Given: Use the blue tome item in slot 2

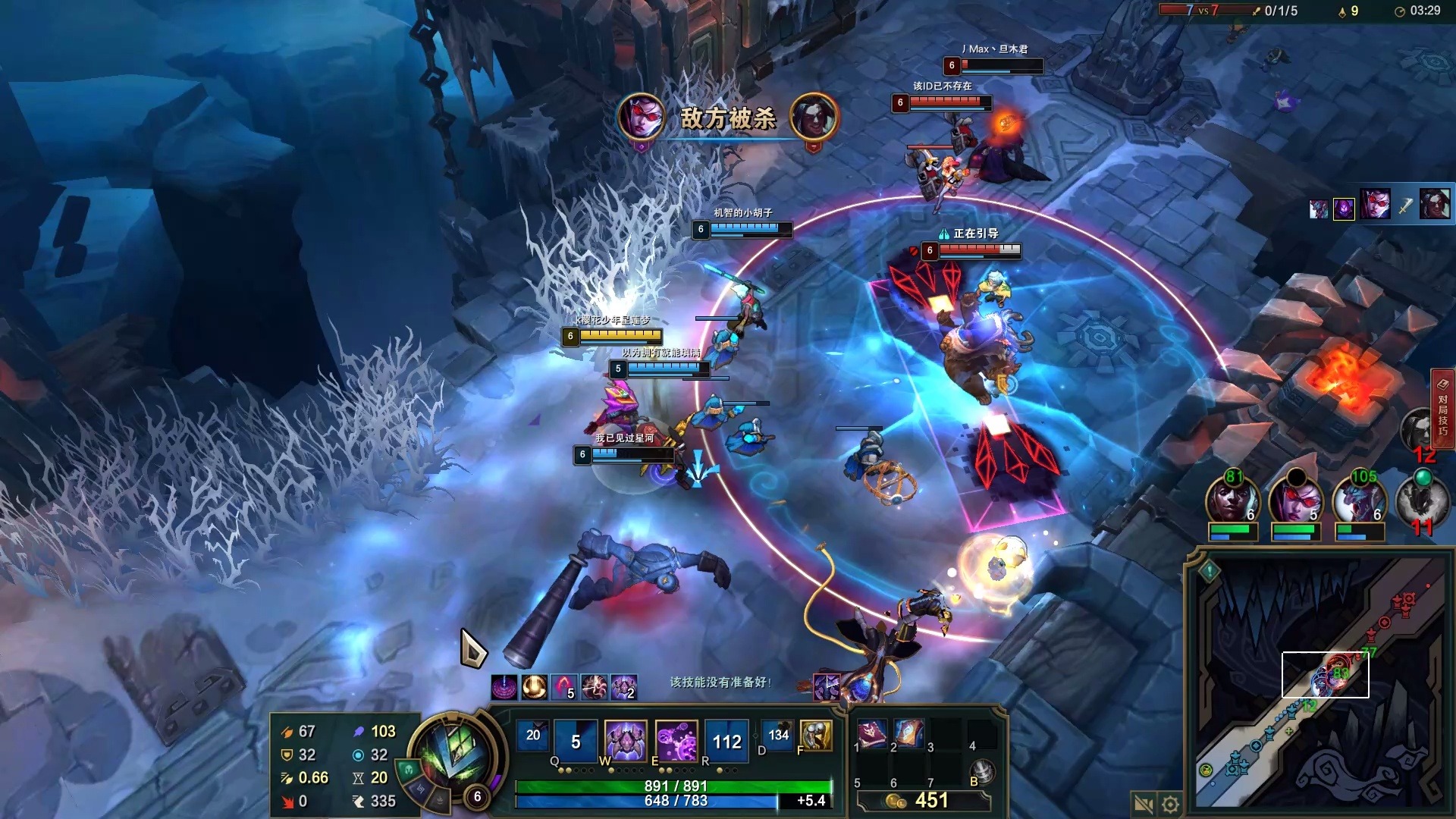Looking at the screenshot, I should (908, 733).
